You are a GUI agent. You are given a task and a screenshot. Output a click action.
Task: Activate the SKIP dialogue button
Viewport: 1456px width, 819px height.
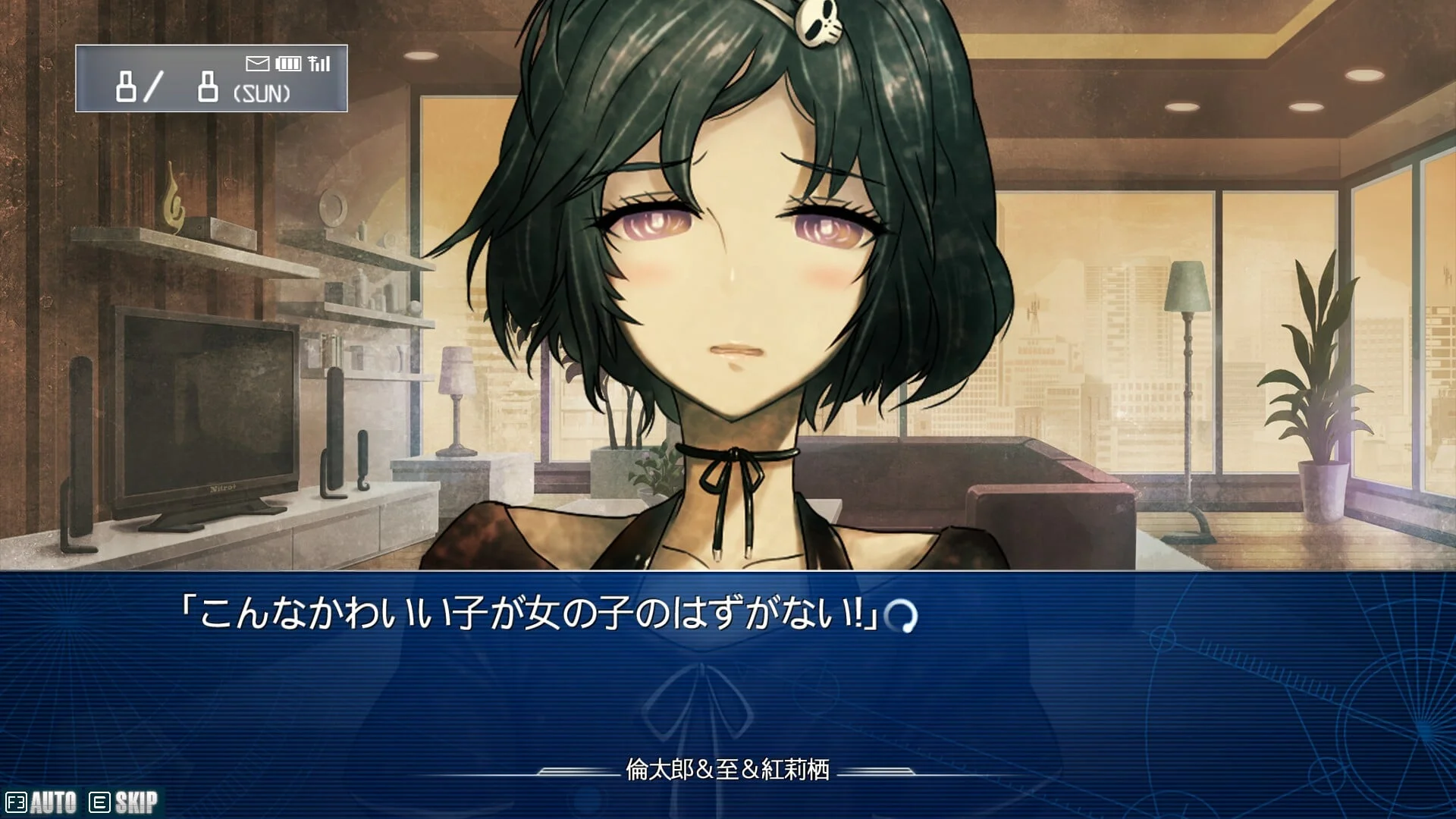[124, 802]
